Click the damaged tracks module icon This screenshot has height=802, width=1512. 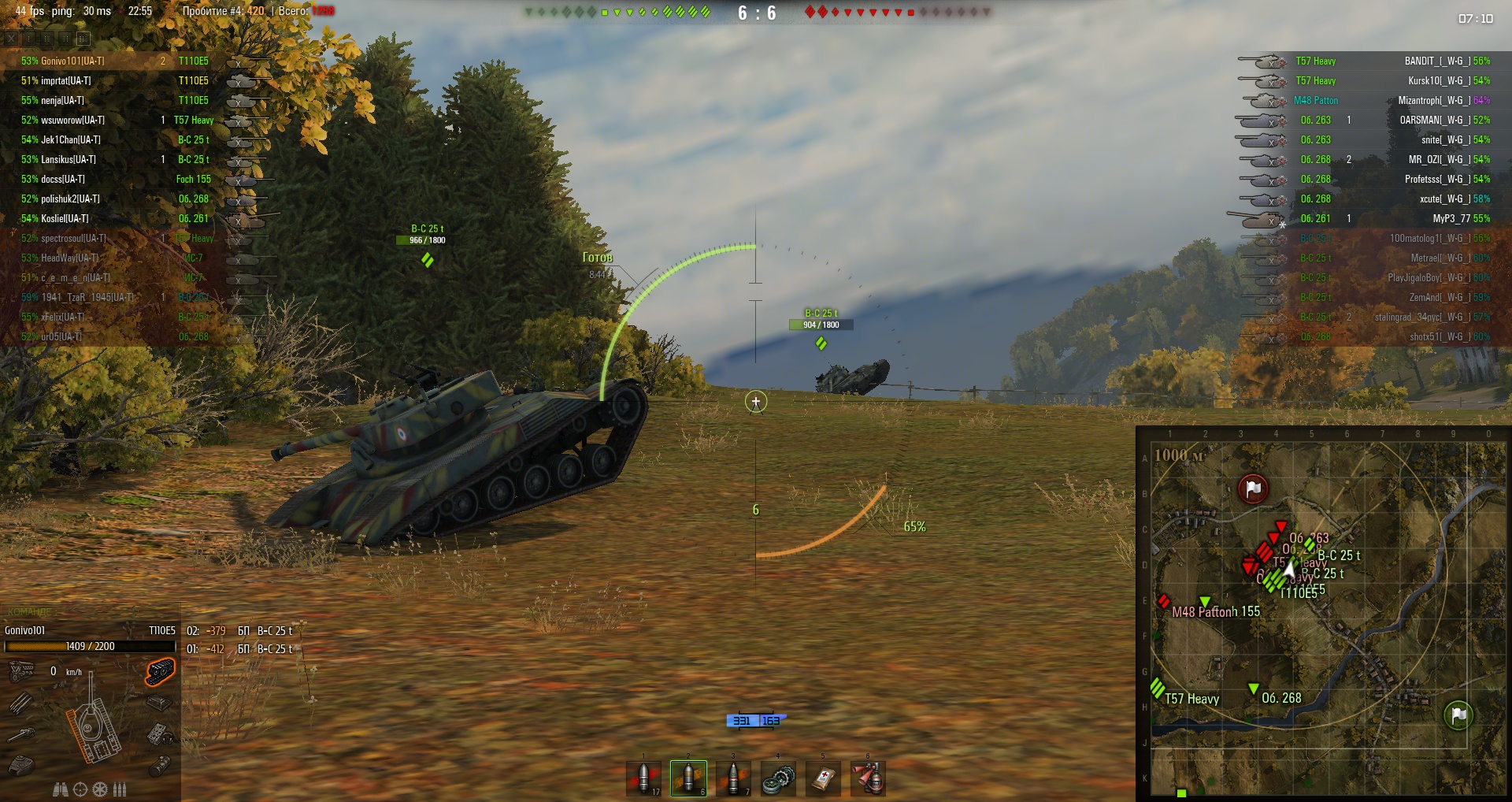[x=160, y=671]
